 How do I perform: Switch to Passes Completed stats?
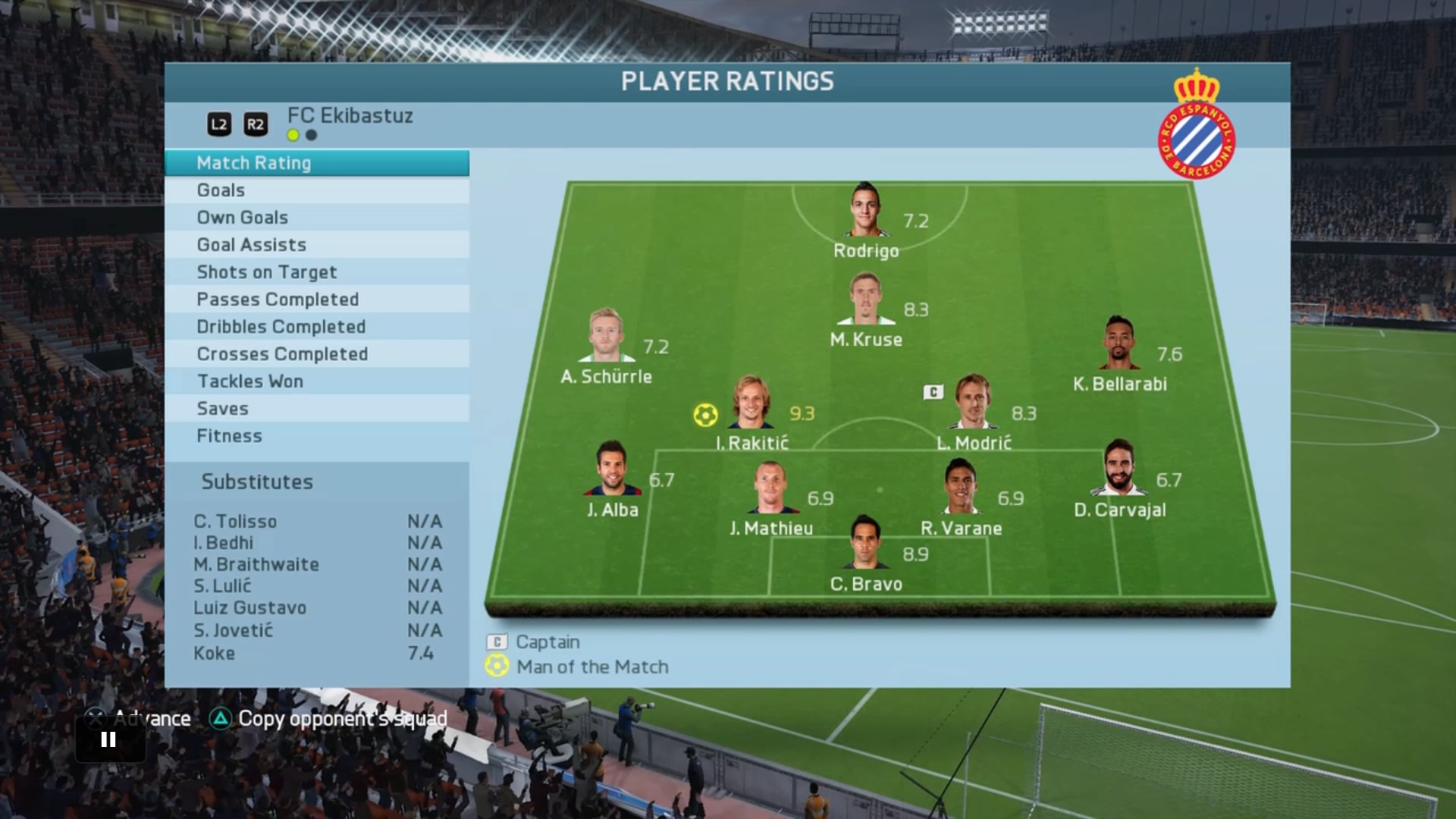[316, 300]
